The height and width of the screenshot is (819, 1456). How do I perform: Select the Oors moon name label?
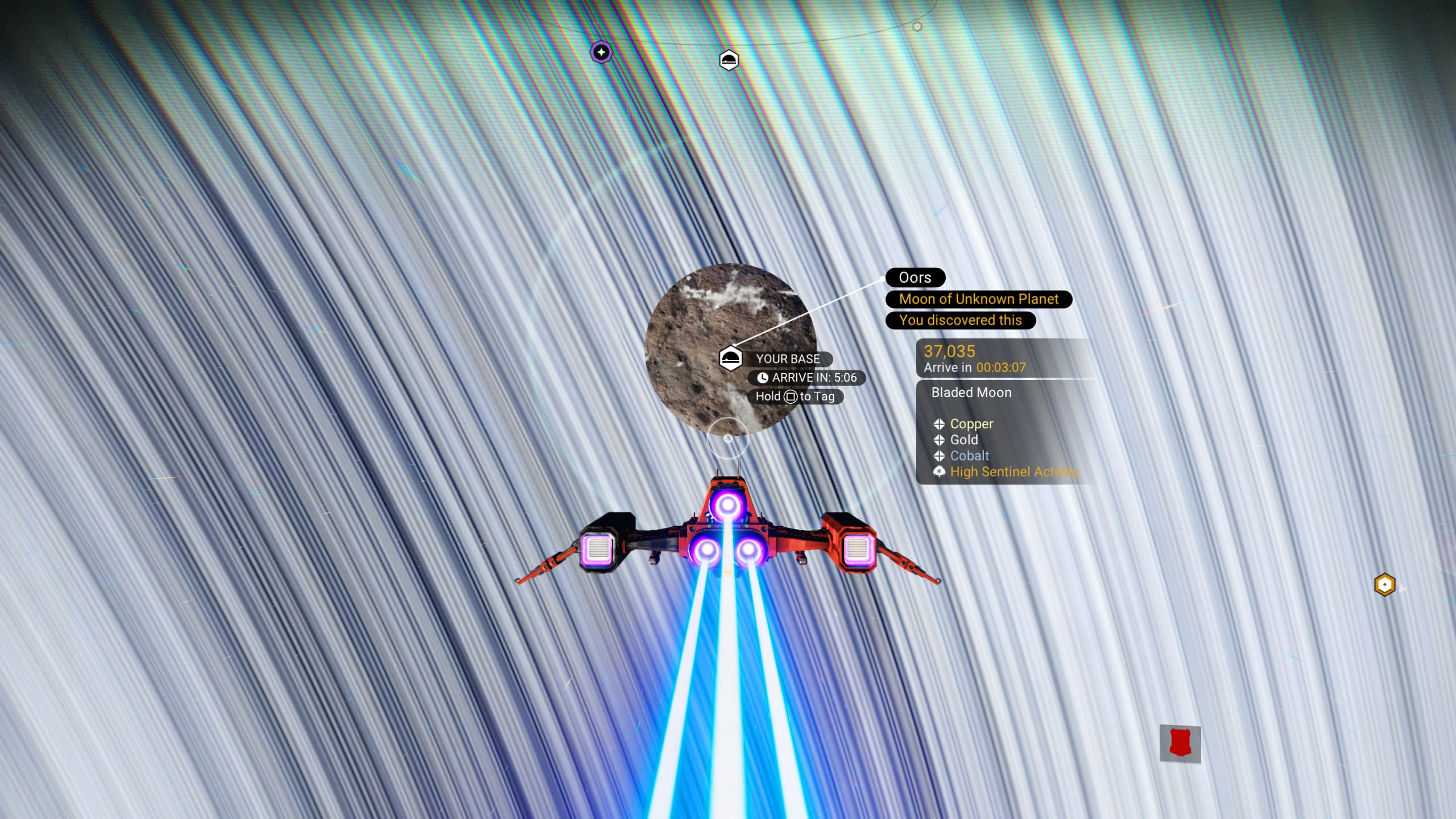click(915, 278)
